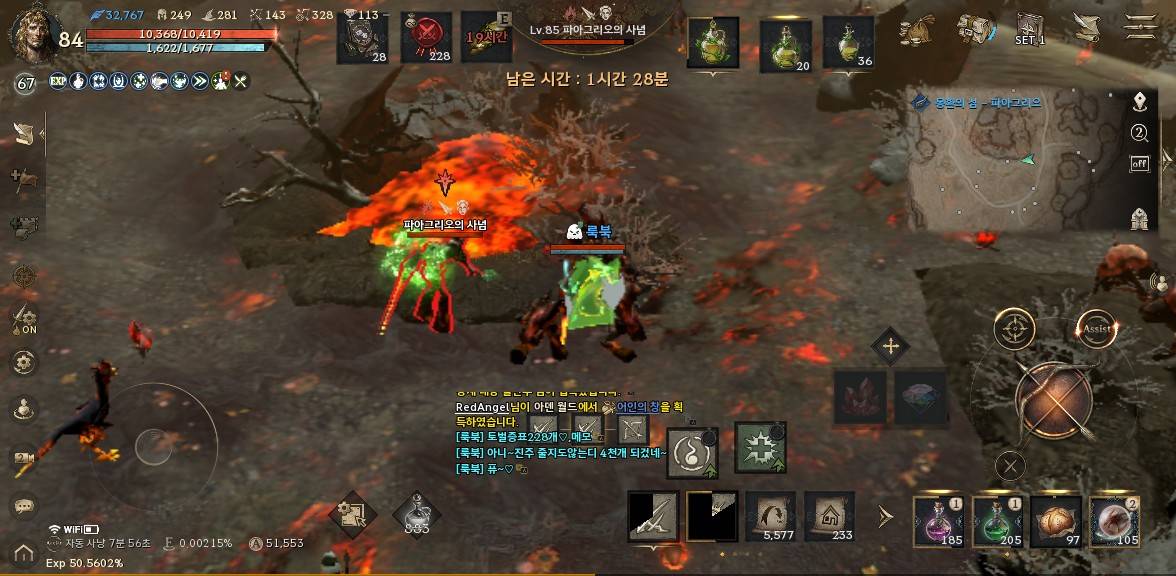
Task: Click the minimap magnifier zoom button
Action: pyautogui.click(x=1139, y=133)
